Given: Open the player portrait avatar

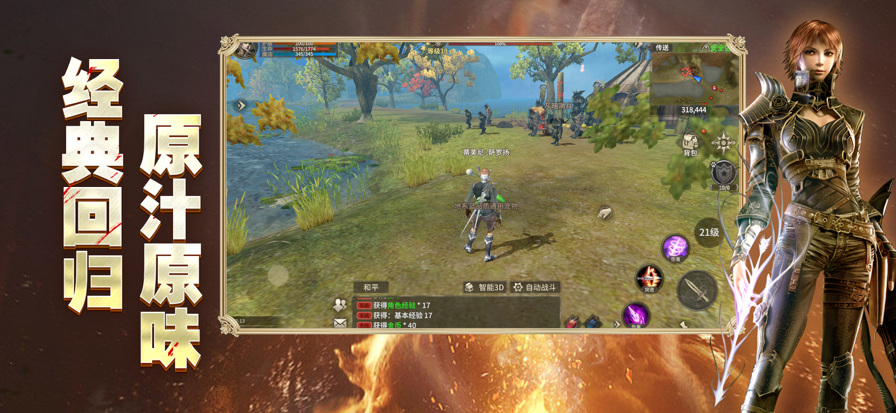Looking at the screenshot, I should click(x=244, y=49).
